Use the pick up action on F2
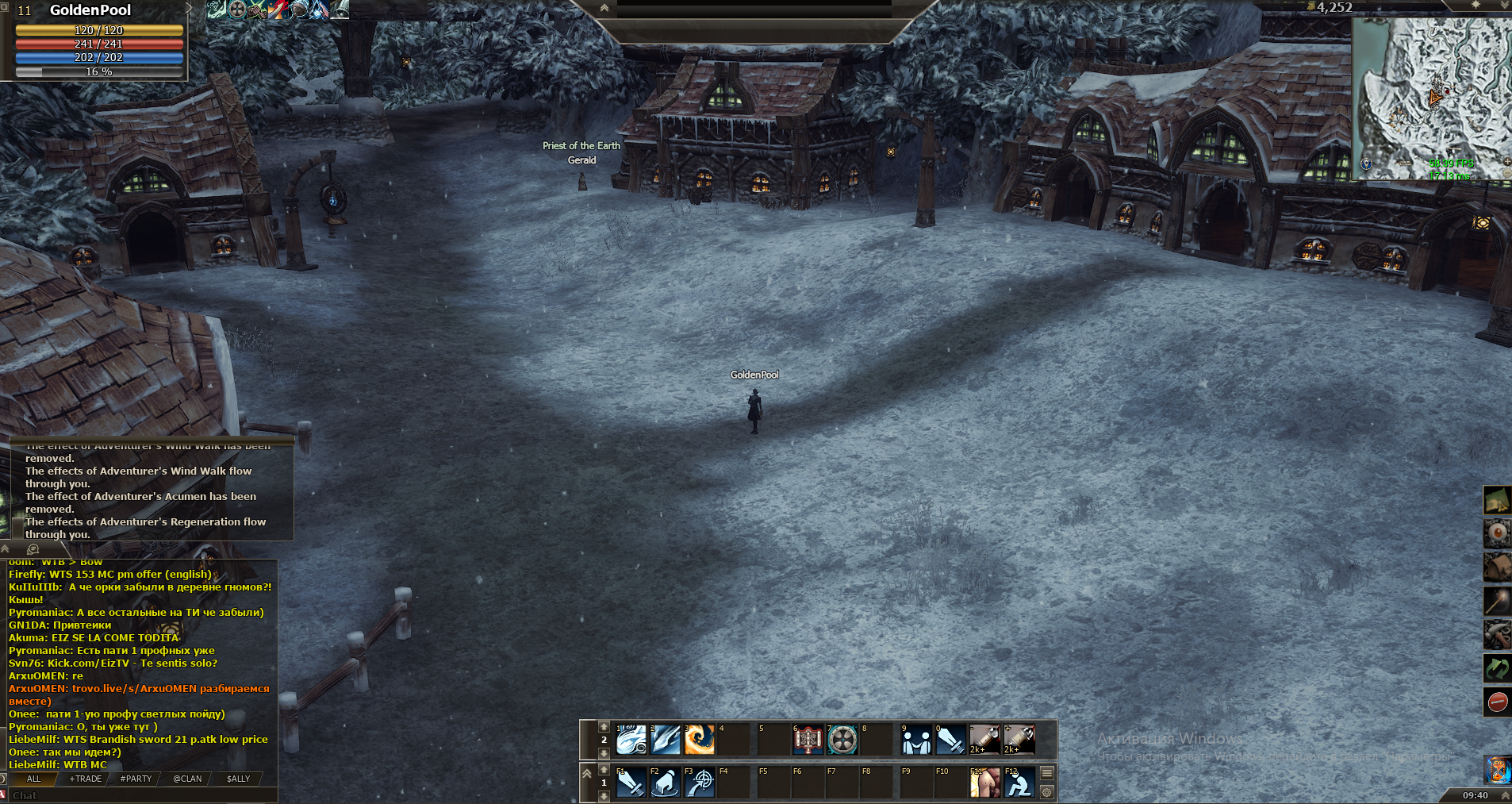The width and height of the screenshot is (1512, 804). pos(666,783)
